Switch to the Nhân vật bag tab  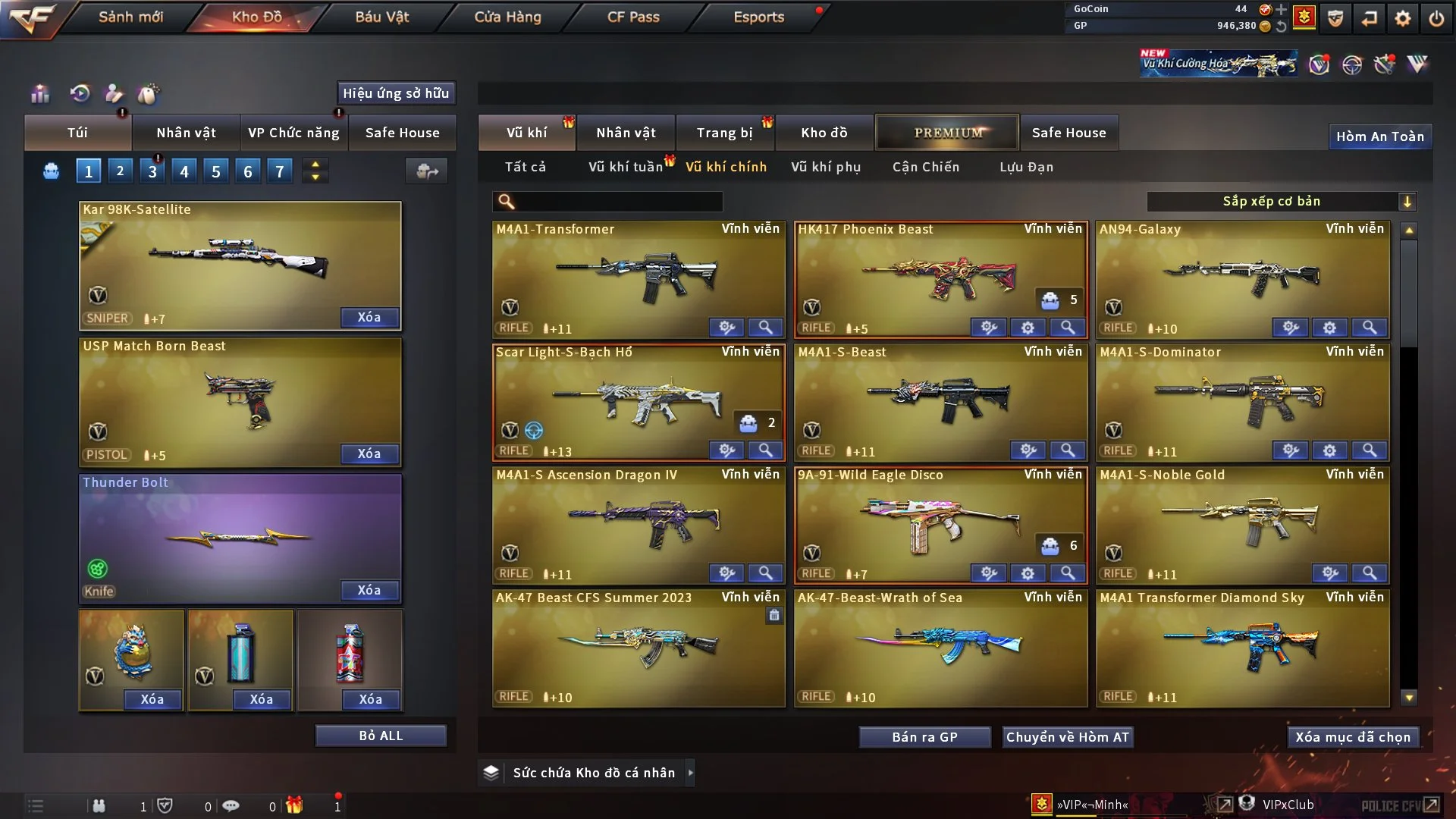(186, 133)
